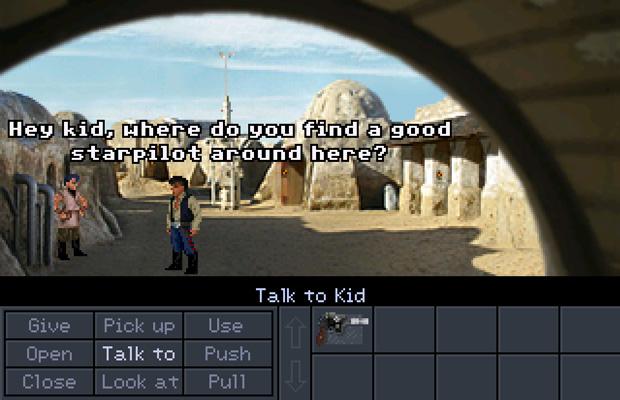This screenshot has height=400, width=620.
Task: Click the inventory scroll down arrow
Action: tap(296, 376)
